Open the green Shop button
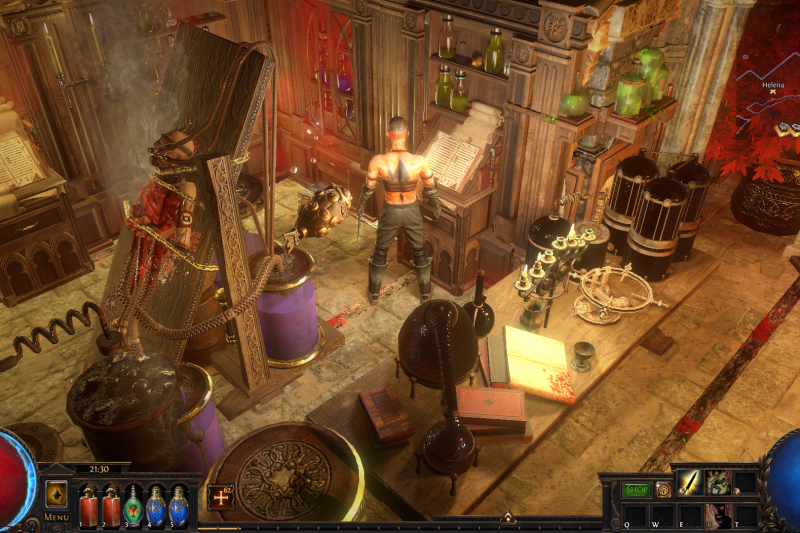 [x=636, y=490]
